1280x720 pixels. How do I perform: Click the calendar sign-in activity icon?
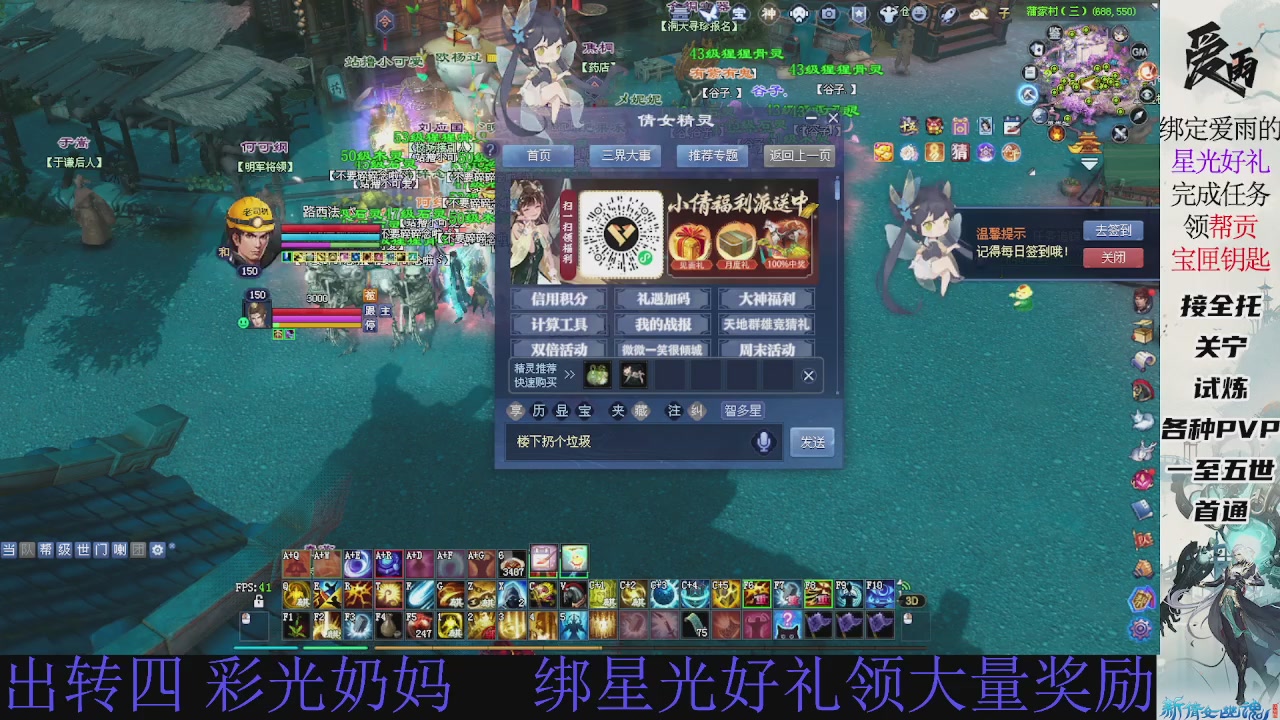point(1012,126)
